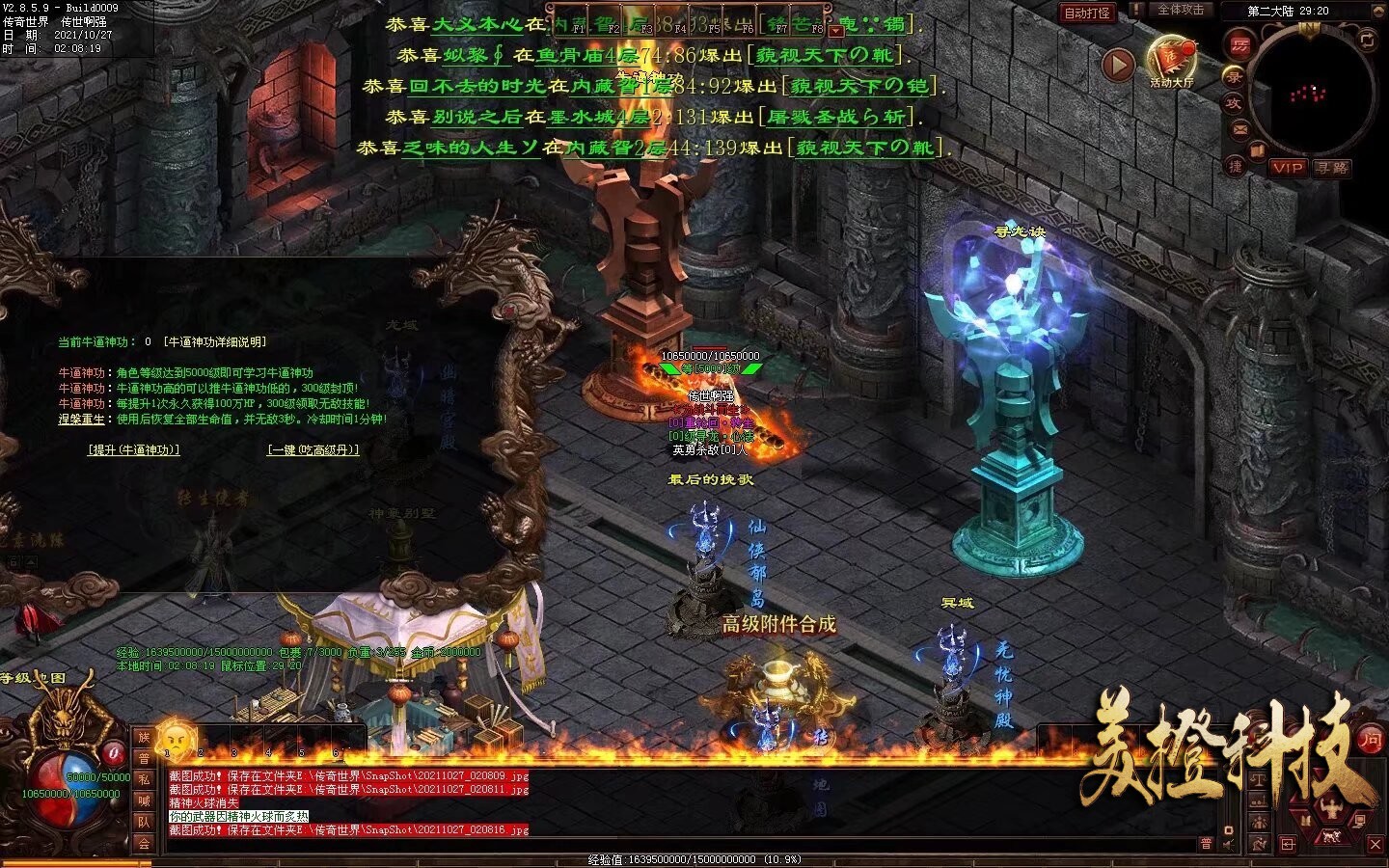Screen dimensions: 1389x868
Task: Choose the 一键(吃高级丹) option
Action: tap(313, 450)
